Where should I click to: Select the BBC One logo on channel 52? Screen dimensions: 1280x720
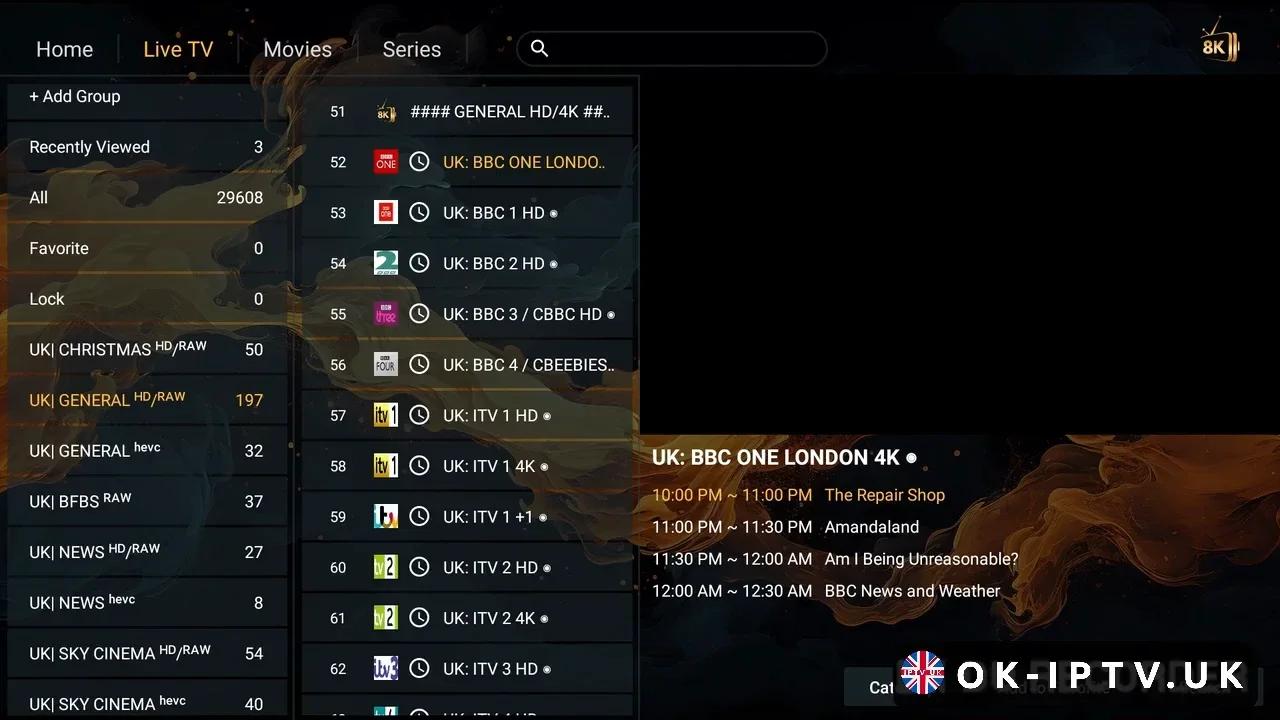(385, 162)
